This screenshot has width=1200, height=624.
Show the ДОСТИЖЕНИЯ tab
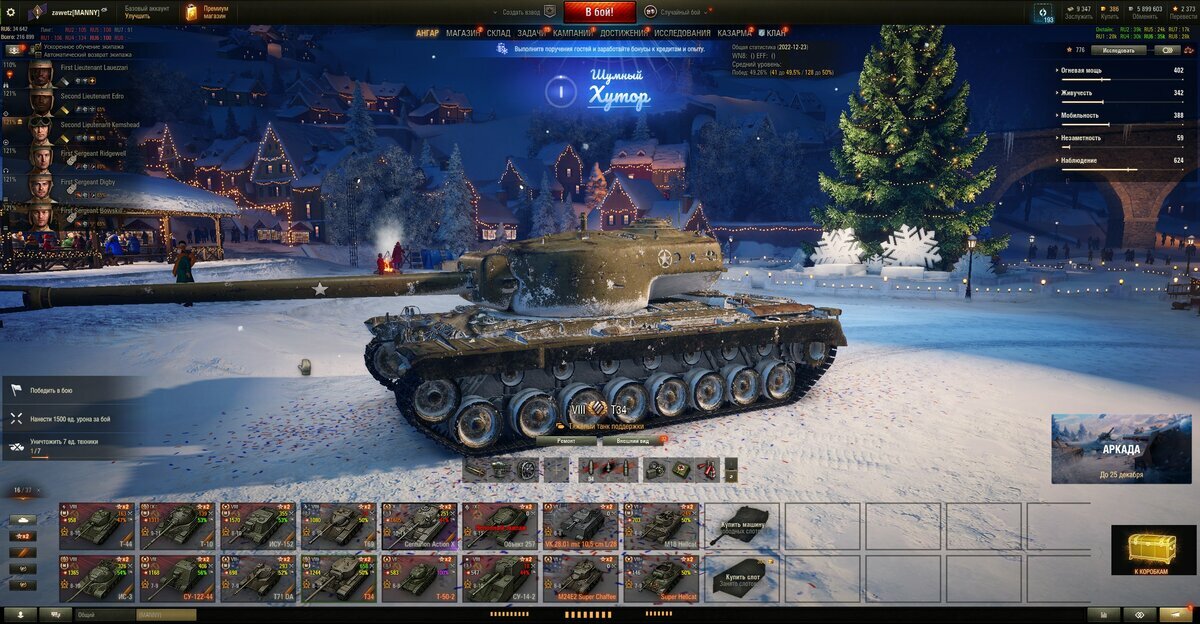click(623, 33)
